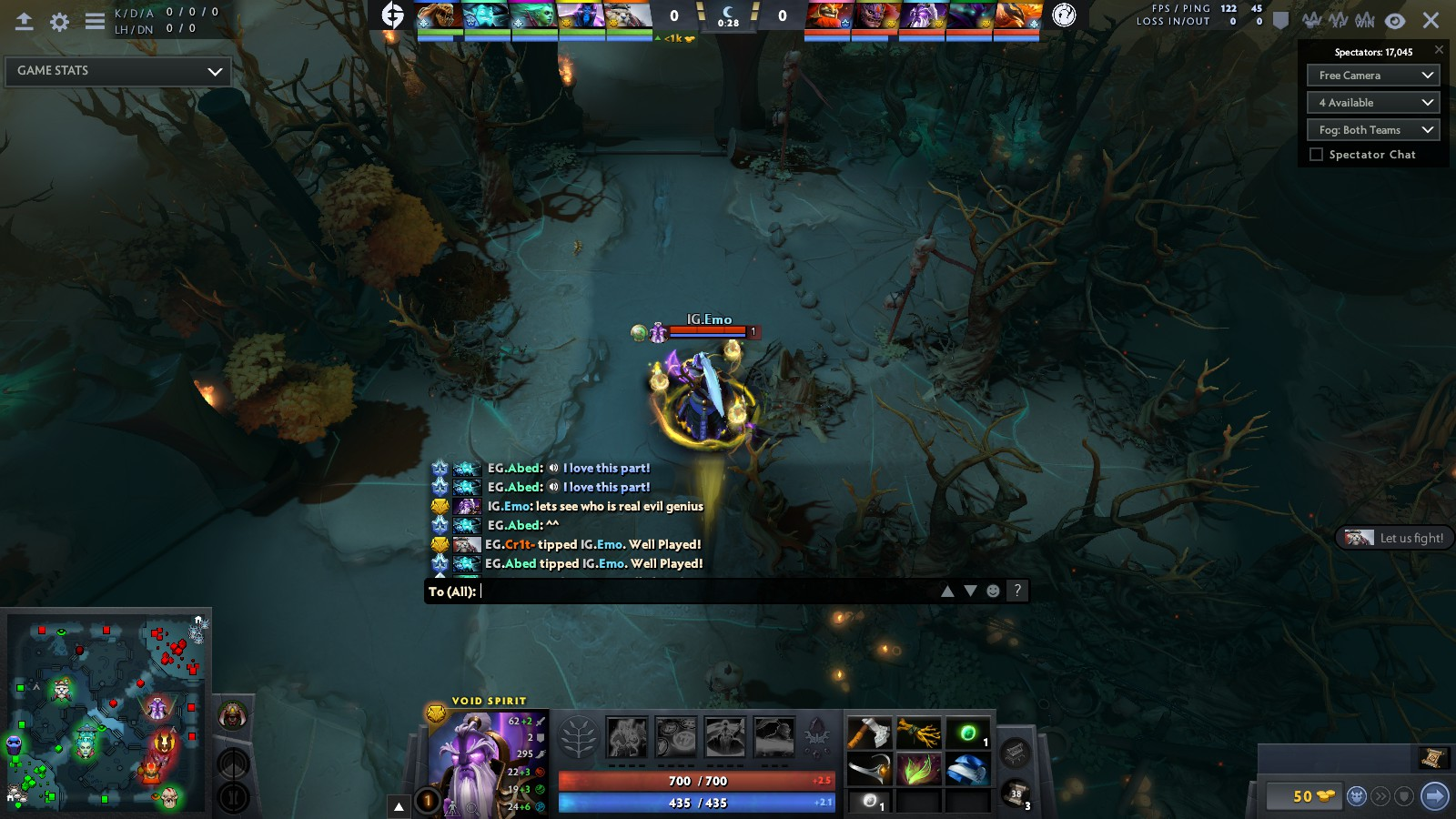The image size is (1456, 819).
Task: Enable the Spectator Chat checkbox
Action: coord(1316,155)
